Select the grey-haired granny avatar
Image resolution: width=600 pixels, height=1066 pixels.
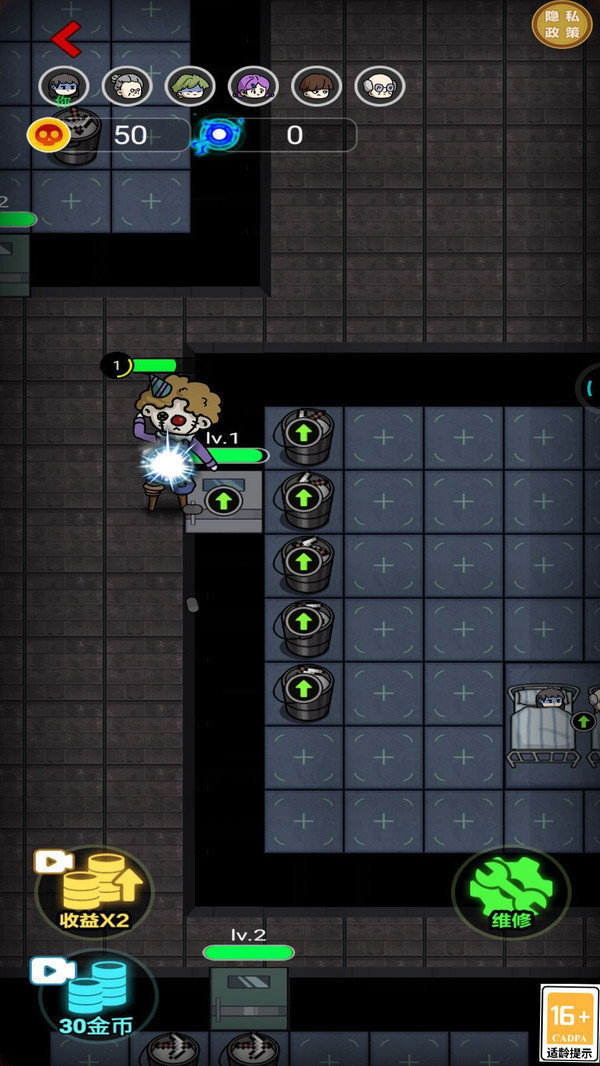pyautogui.click(x=127, y=87)
